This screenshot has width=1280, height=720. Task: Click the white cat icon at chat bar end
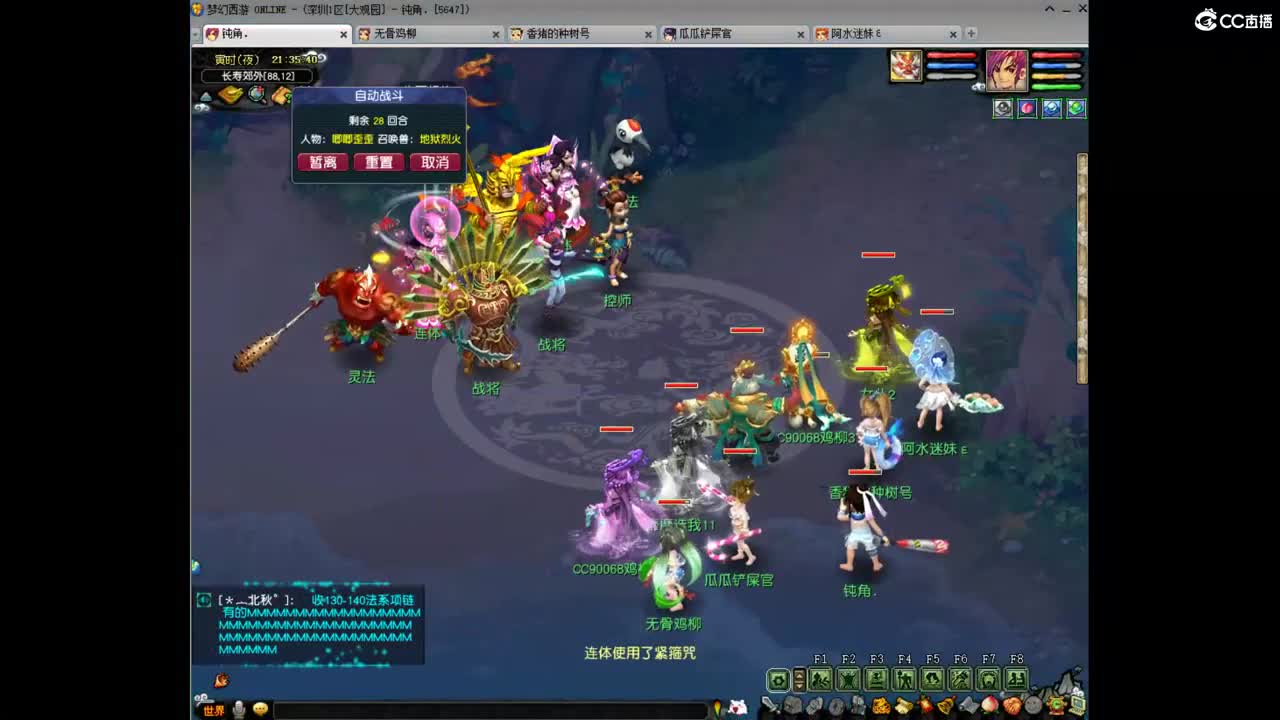tap(736, 708)
